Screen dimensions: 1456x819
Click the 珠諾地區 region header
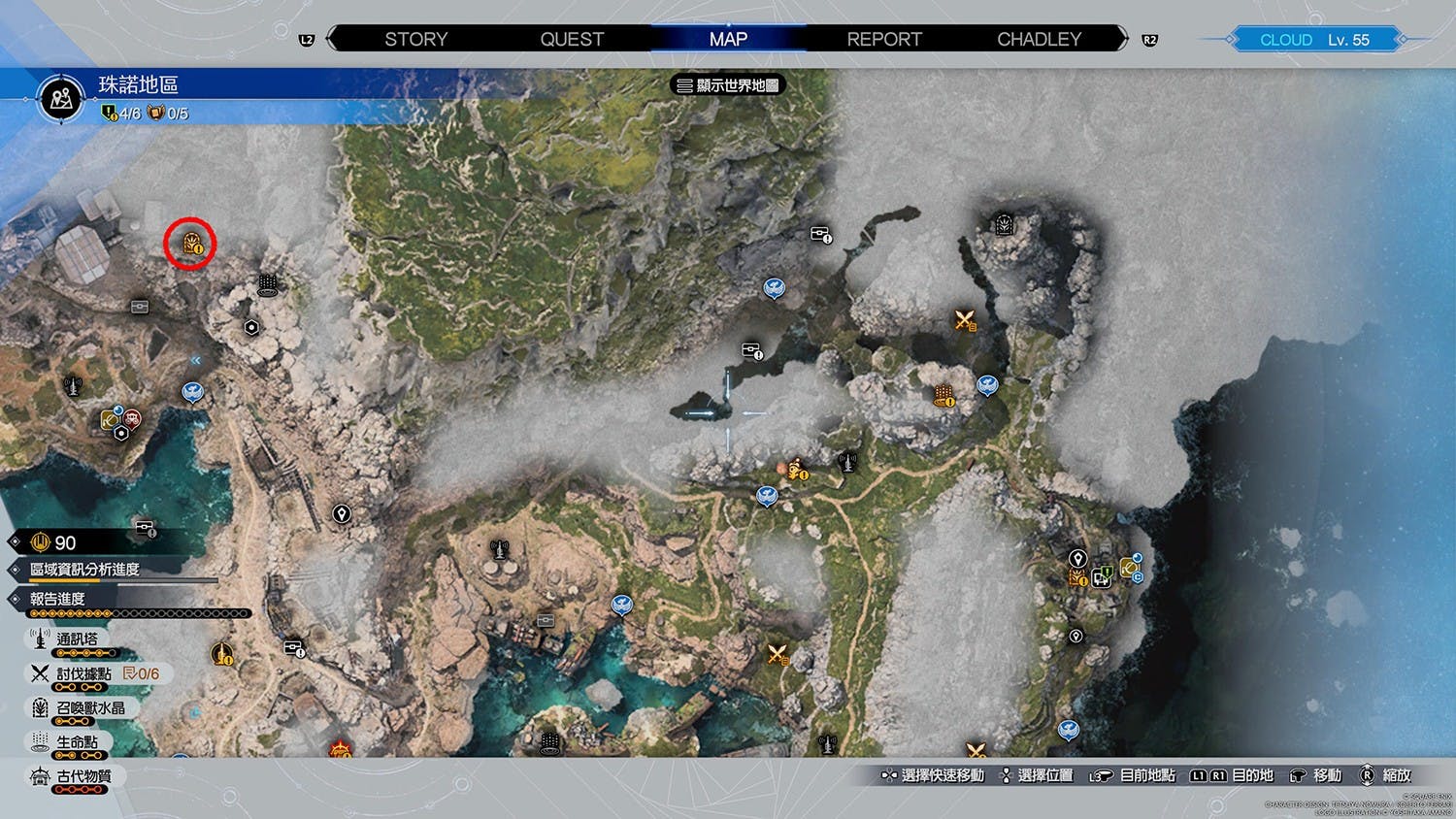138,85
